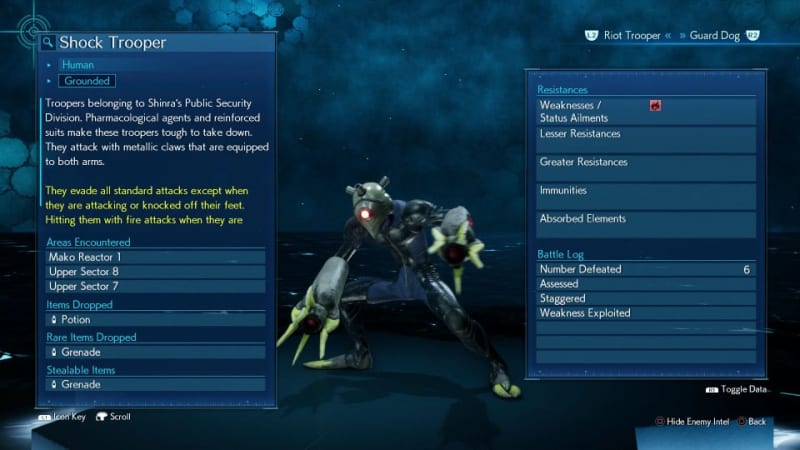Viewport: 800px width, 450px height.
Task: Select the Grenade under Rare Items Dropped
Action: 155,352
